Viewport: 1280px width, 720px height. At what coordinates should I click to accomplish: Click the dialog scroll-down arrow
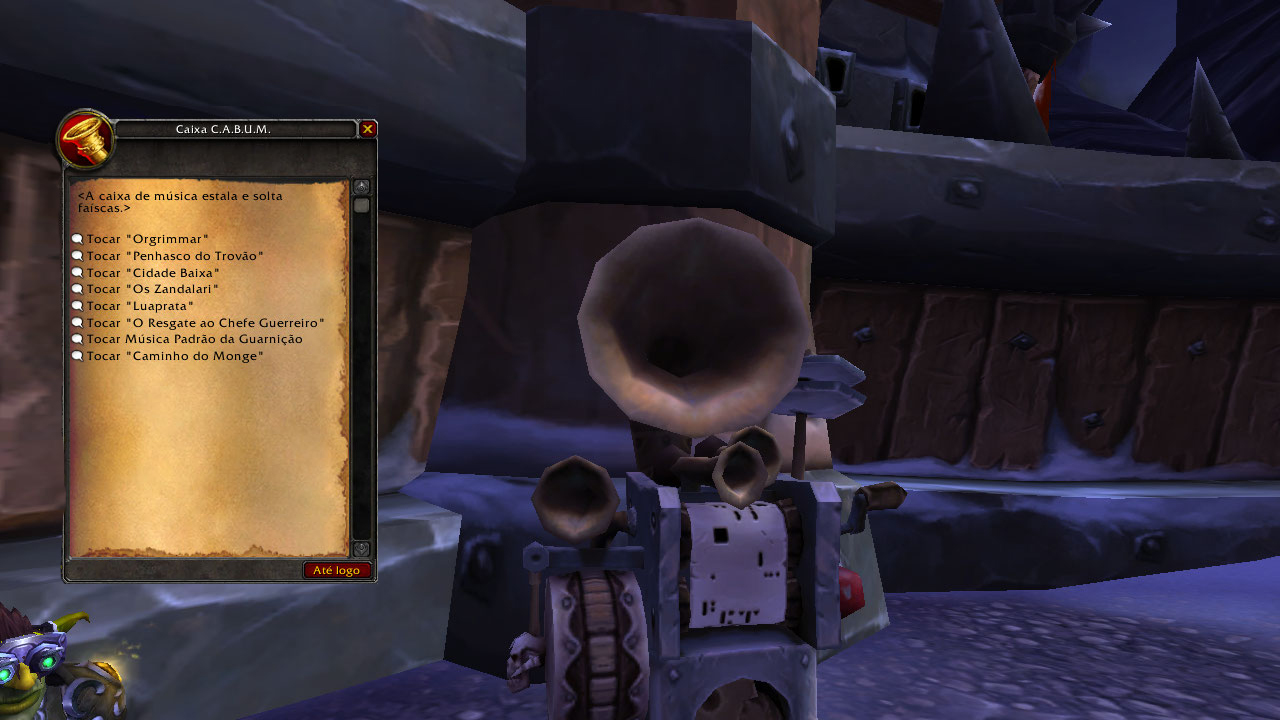click(x=361, y=549)
